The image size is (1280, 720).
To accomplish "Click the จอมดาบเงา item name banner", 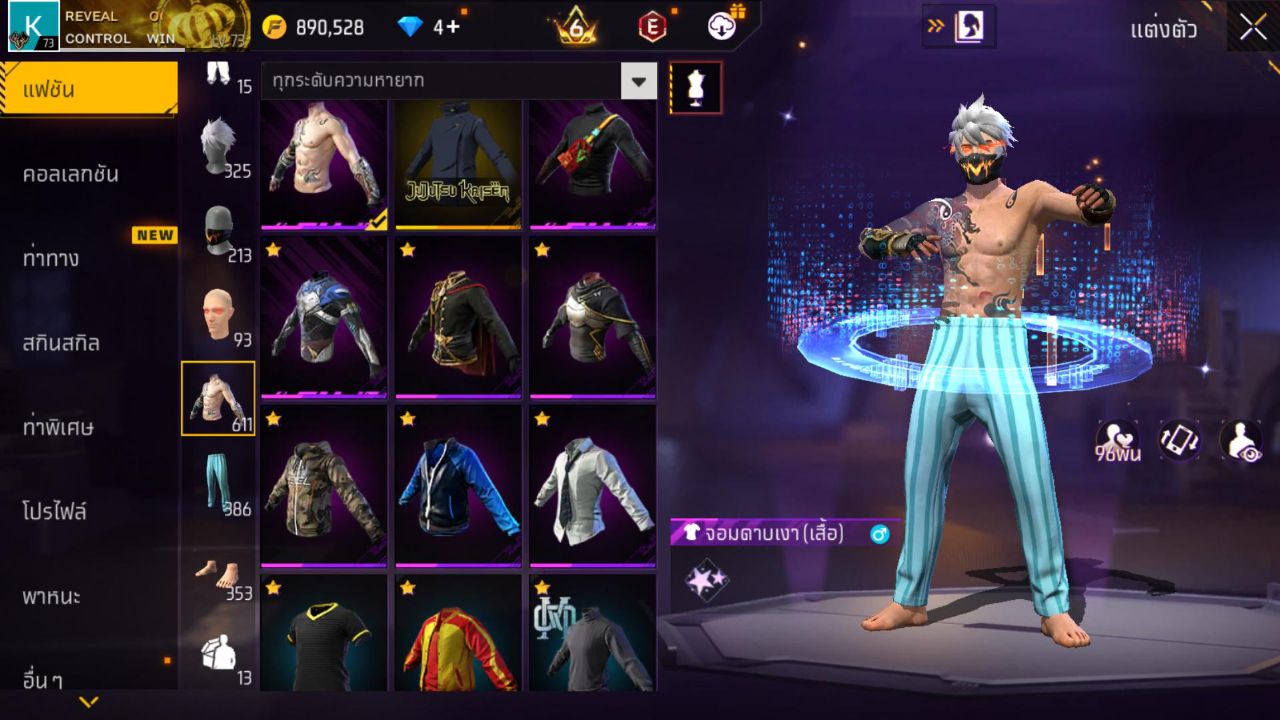I will (x=780, y=534).
